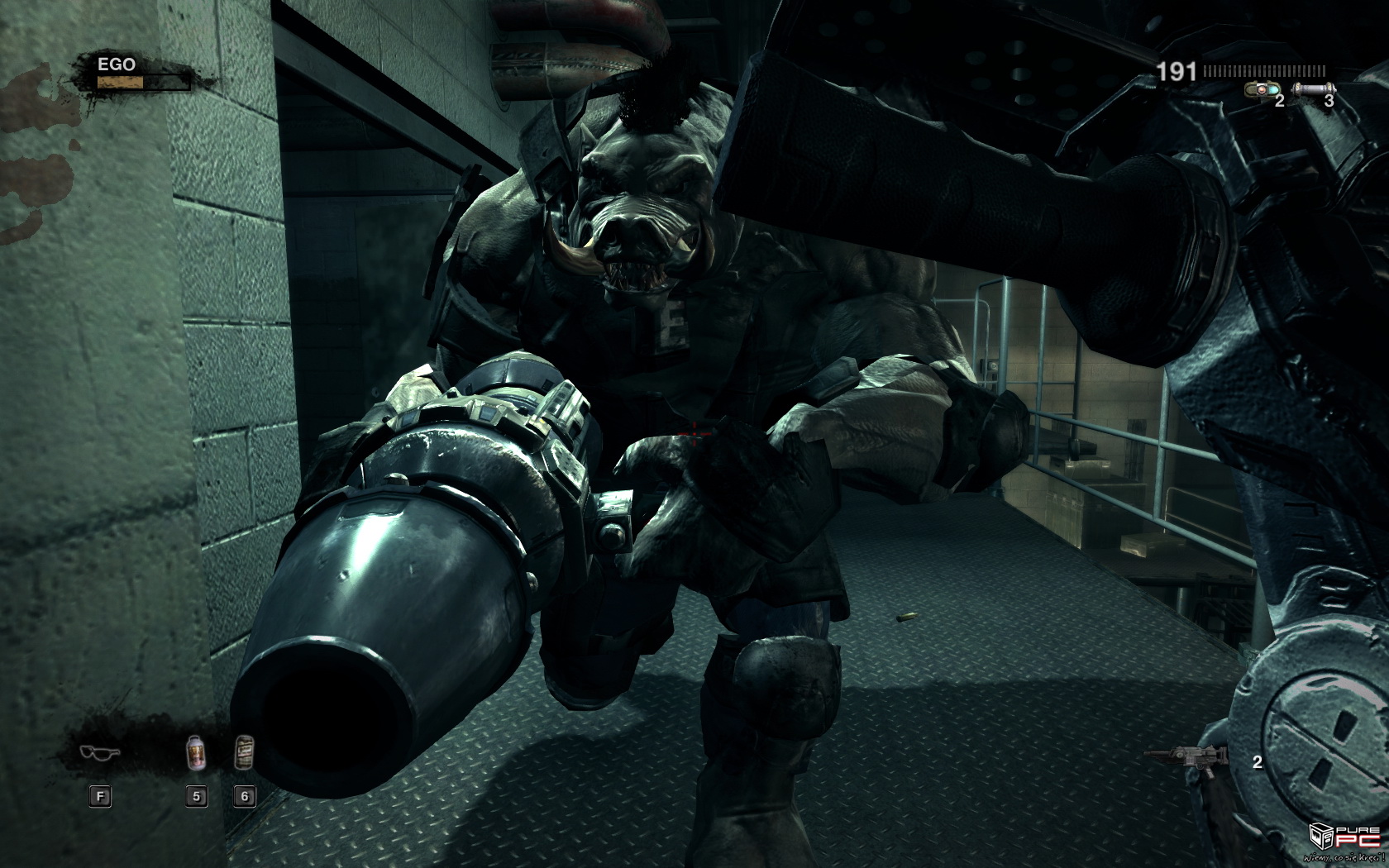Select the pipe bomb icon
The image size is (1389, 868).
(x=1312, y=89)
